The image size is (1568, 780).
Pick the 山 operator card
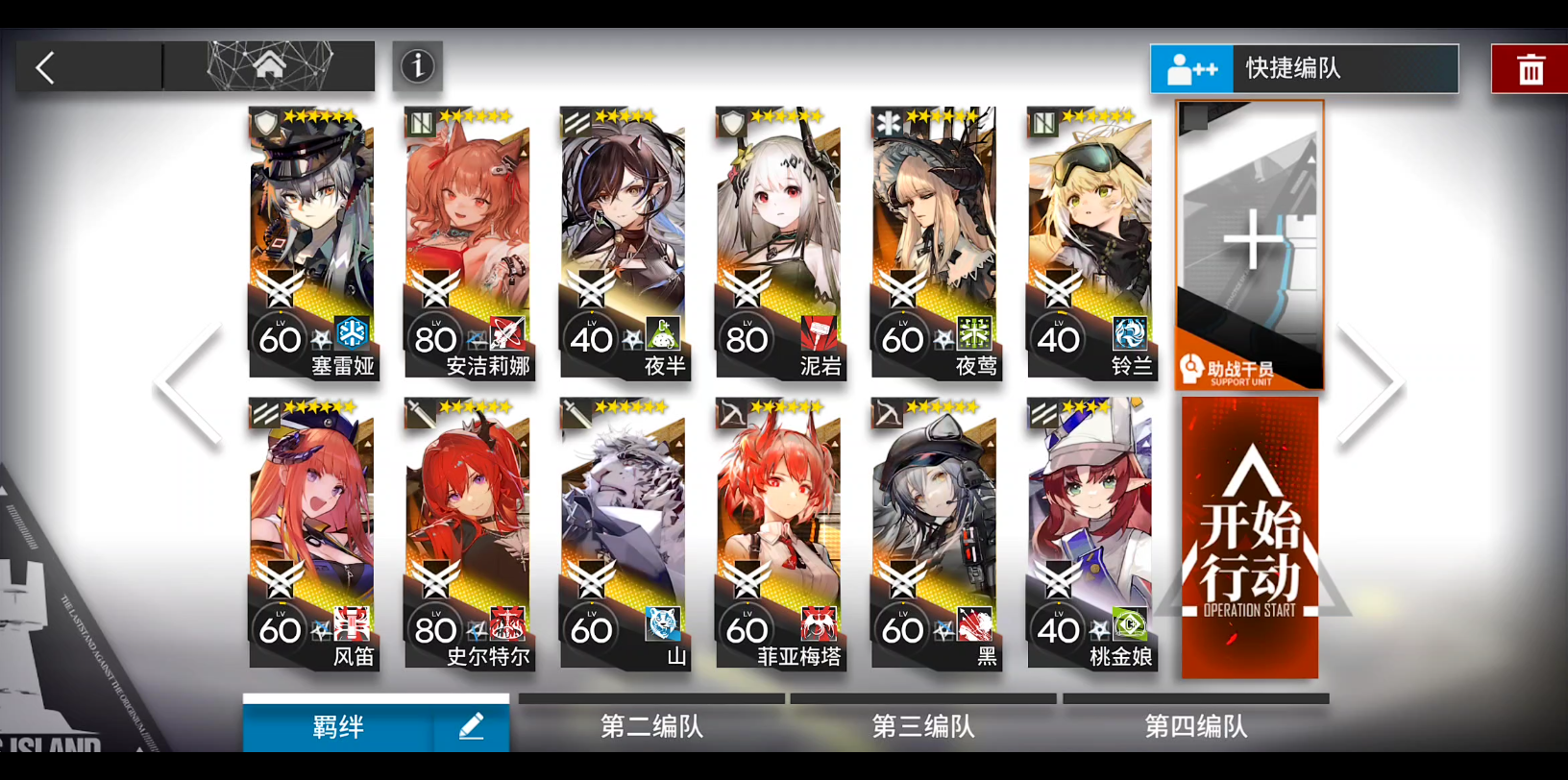click(x=624, y=533)
